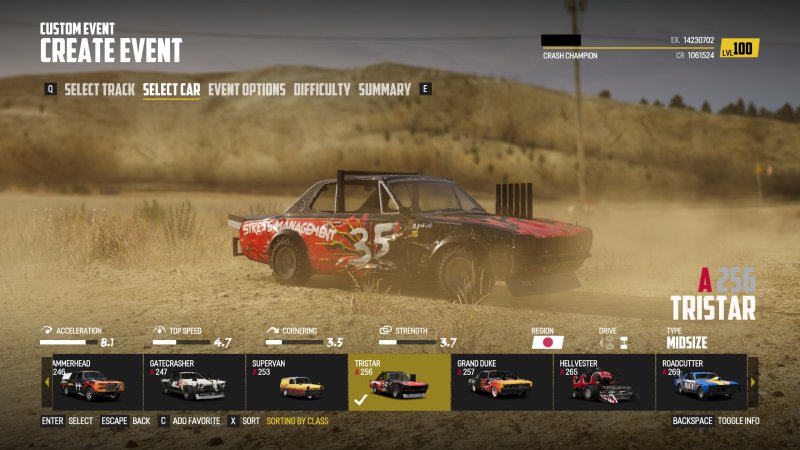This screenshot has height=450, width=800.
Task: Open the Select Car tab
Action: (172, 90)
